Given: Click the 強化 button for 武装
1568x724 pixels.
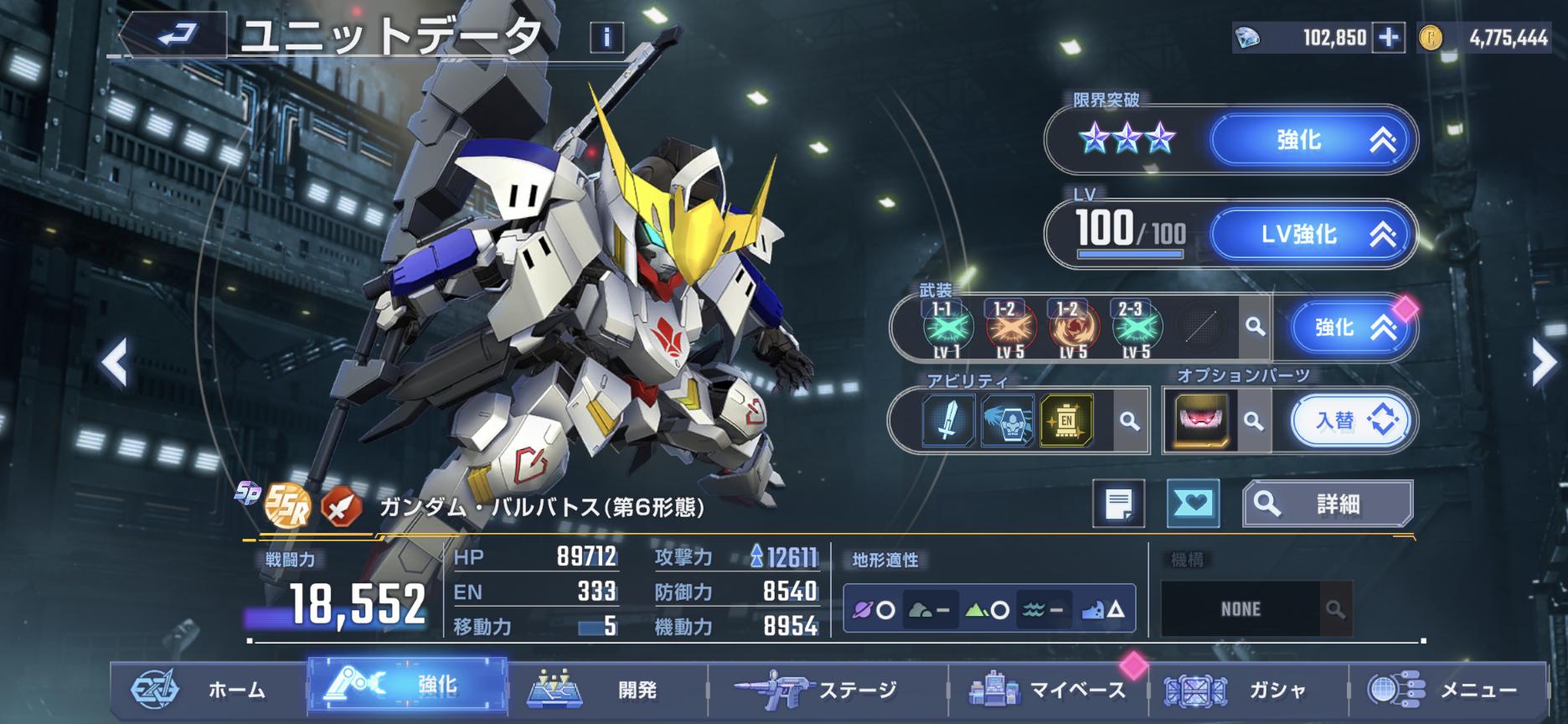Looking at the screenshot, I should [x=1349, y=327].
